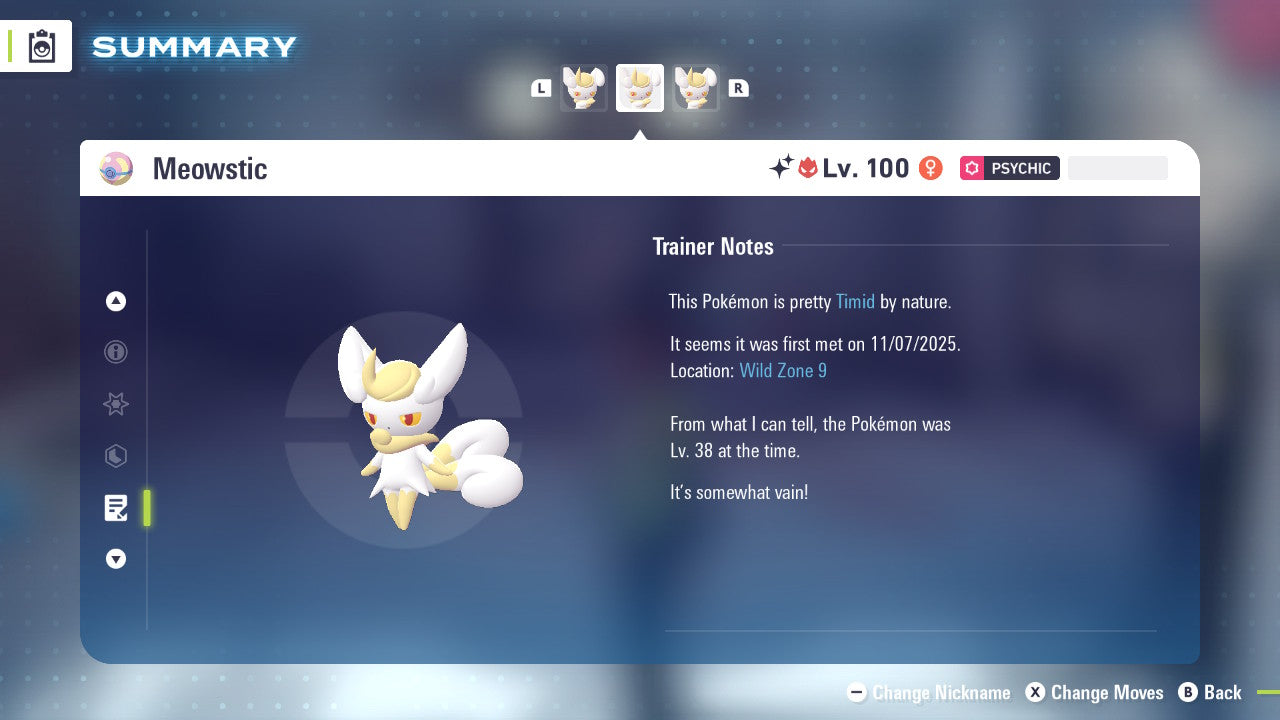
Task: Click the female gender symbol
Action: pyautogui.click(x=930, y=168)
